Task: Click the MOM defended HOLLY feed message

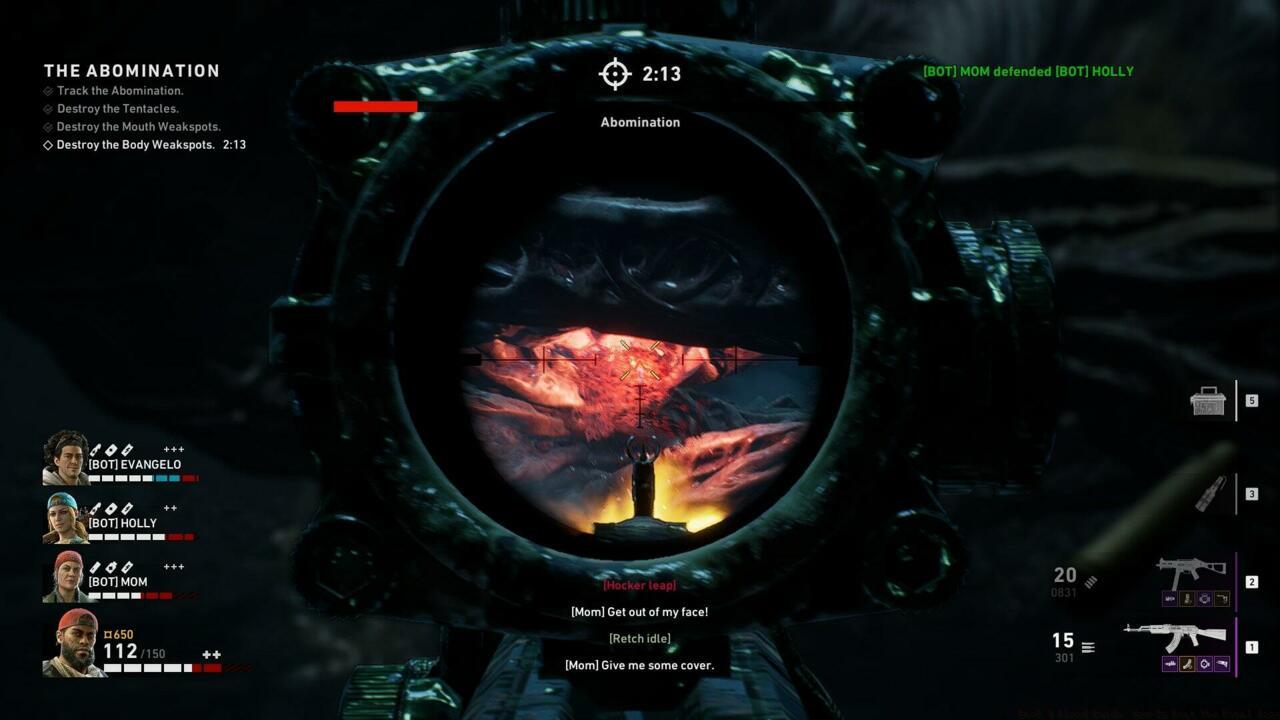Action: (x=1025, y=71)
